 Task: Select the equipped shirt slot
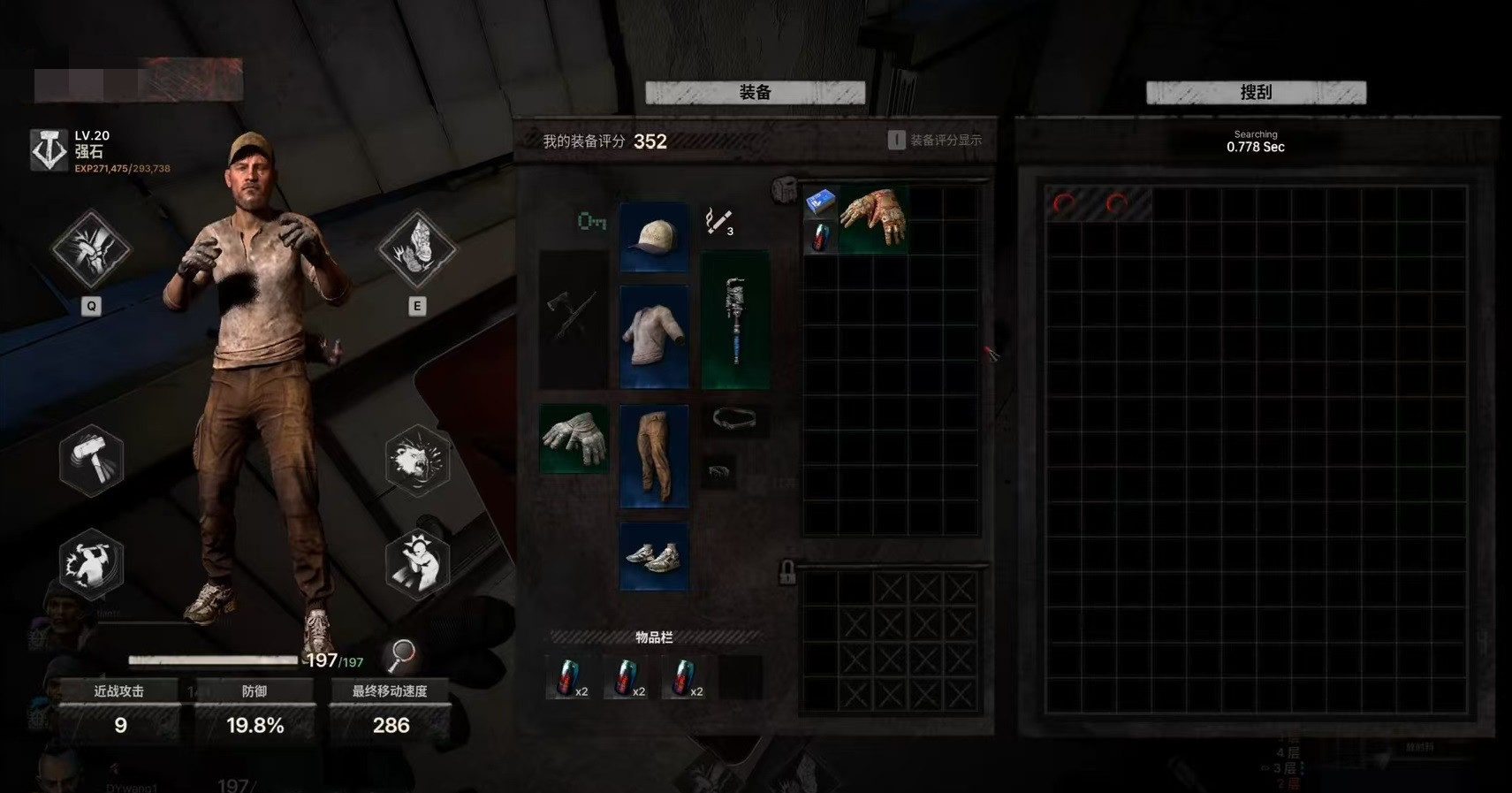654,337
